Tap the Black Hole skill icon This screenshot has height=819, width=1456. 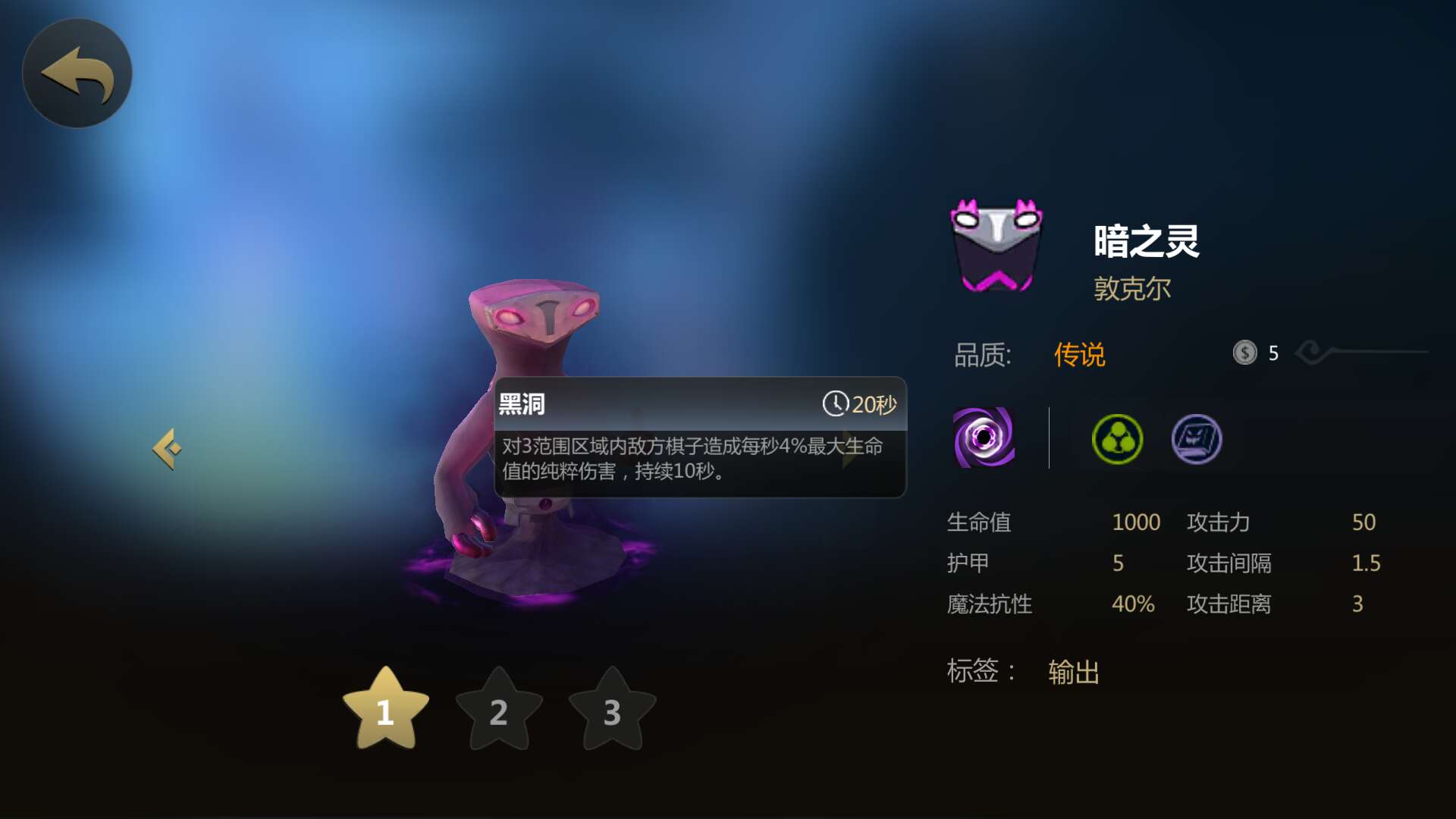pos(984,438)
